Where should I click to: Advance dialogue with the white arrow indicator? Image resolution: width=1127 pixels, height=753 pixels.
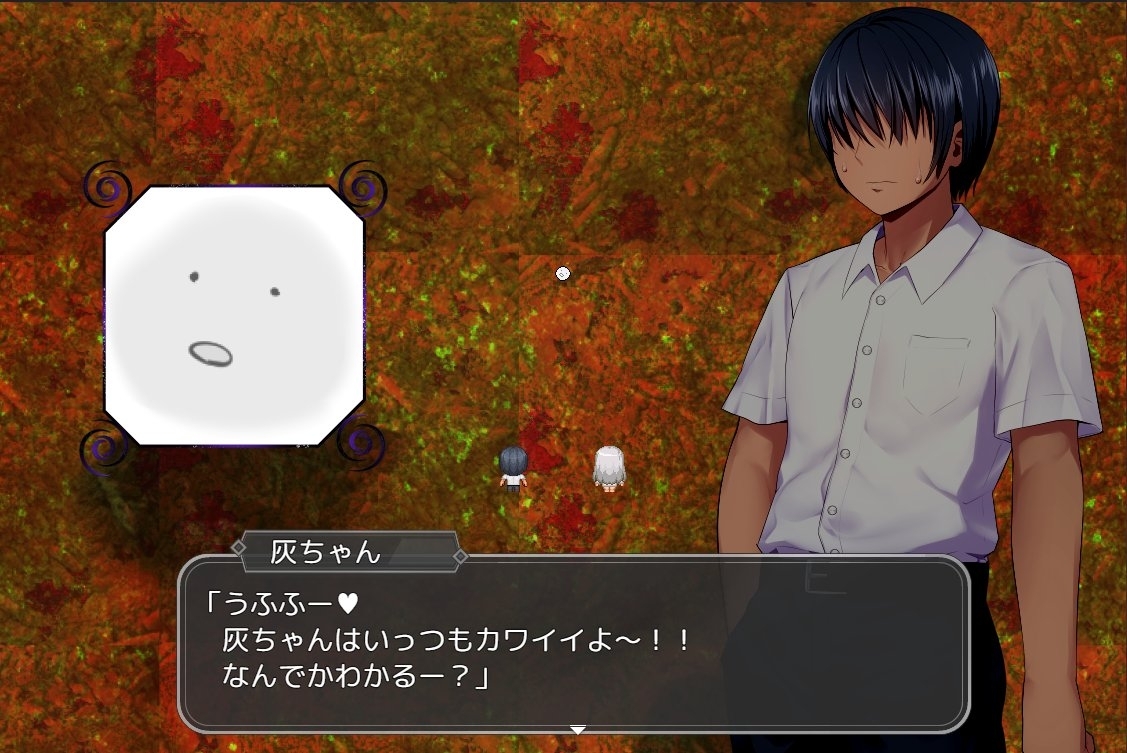point(577,730)
